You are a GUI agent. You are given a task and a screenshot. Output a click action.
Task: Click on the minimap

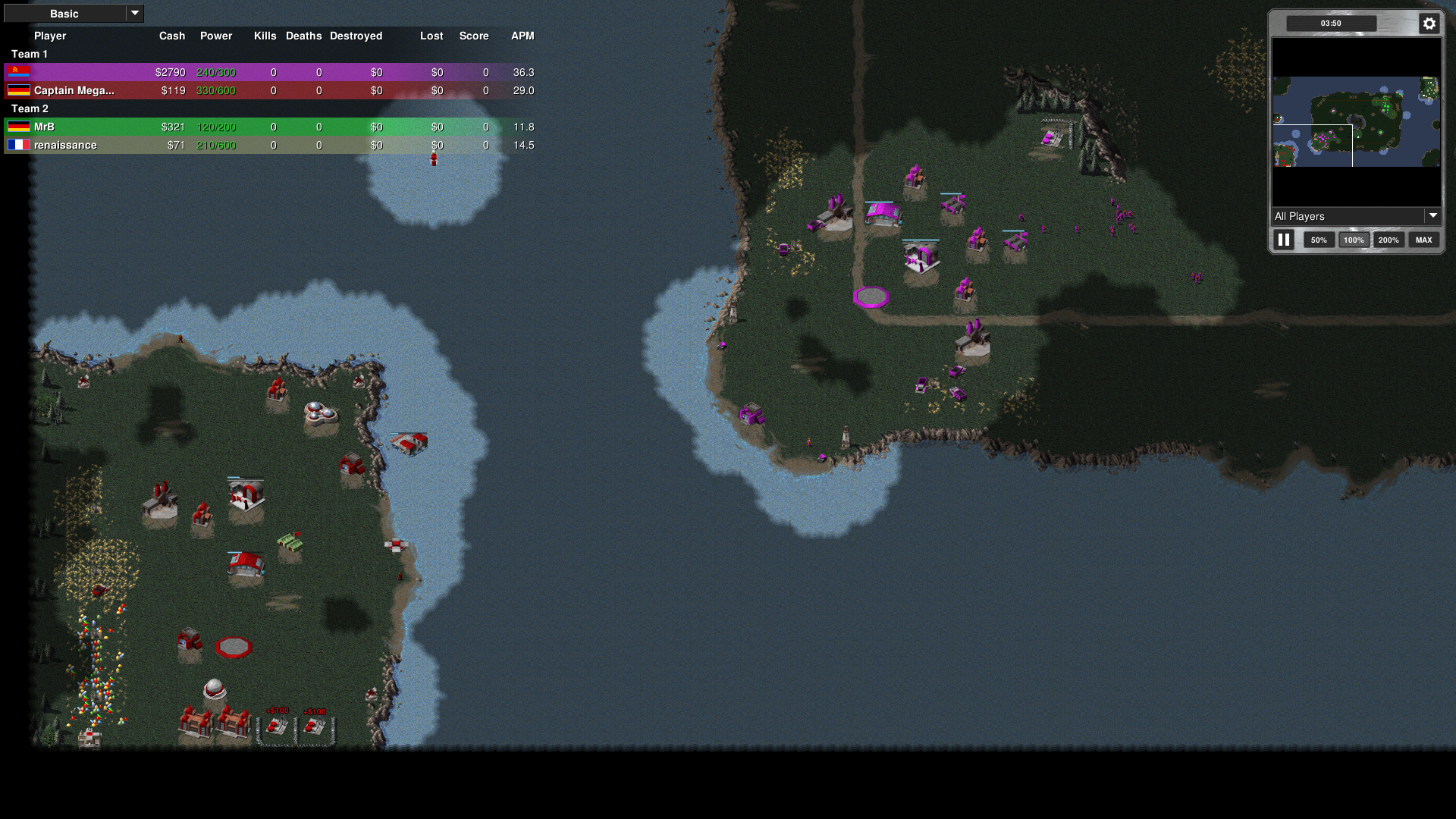point(1356,121)
